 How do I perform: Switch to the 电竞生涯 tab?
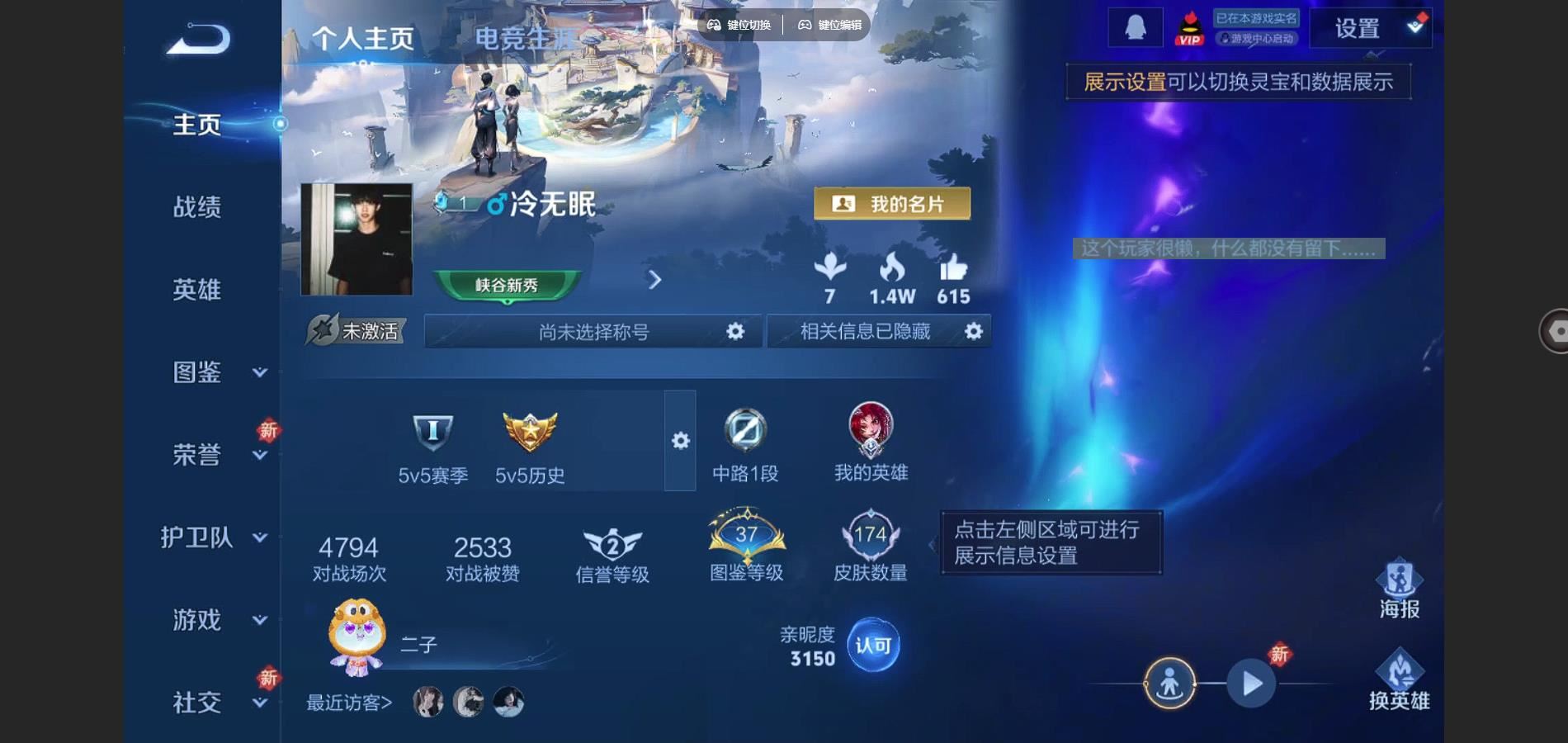click(x=525, y=38)
